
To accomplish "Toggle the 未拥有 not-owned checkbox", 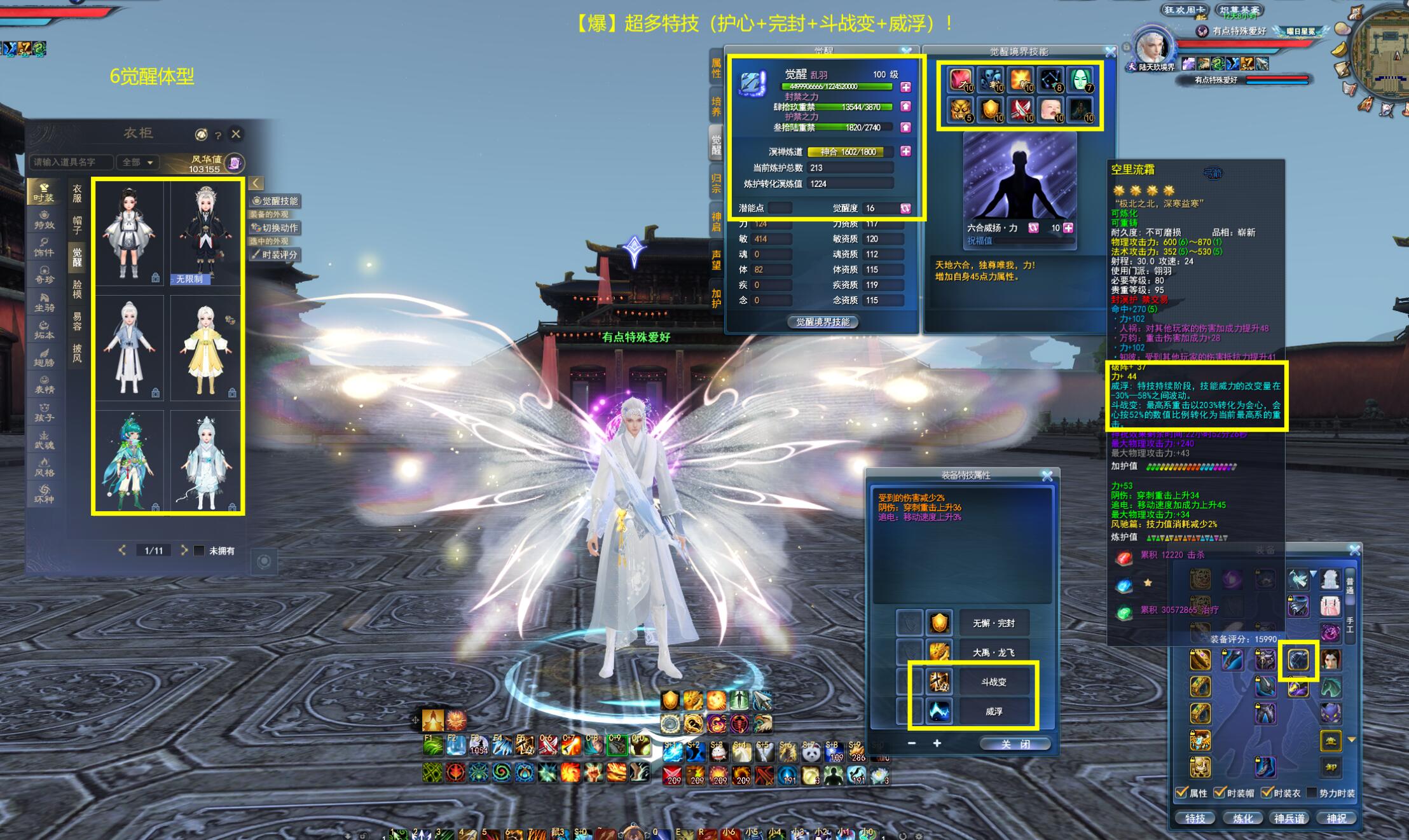I will click(199, 551).
